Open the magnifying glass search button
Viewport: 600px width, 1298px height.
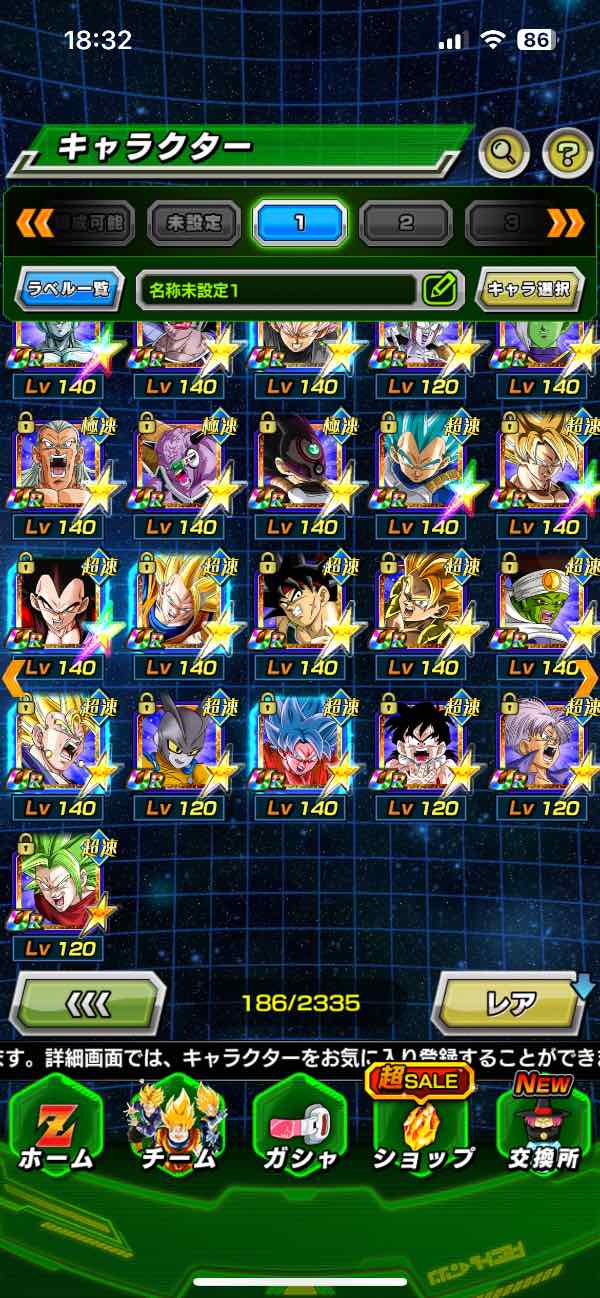pos(503,153)
